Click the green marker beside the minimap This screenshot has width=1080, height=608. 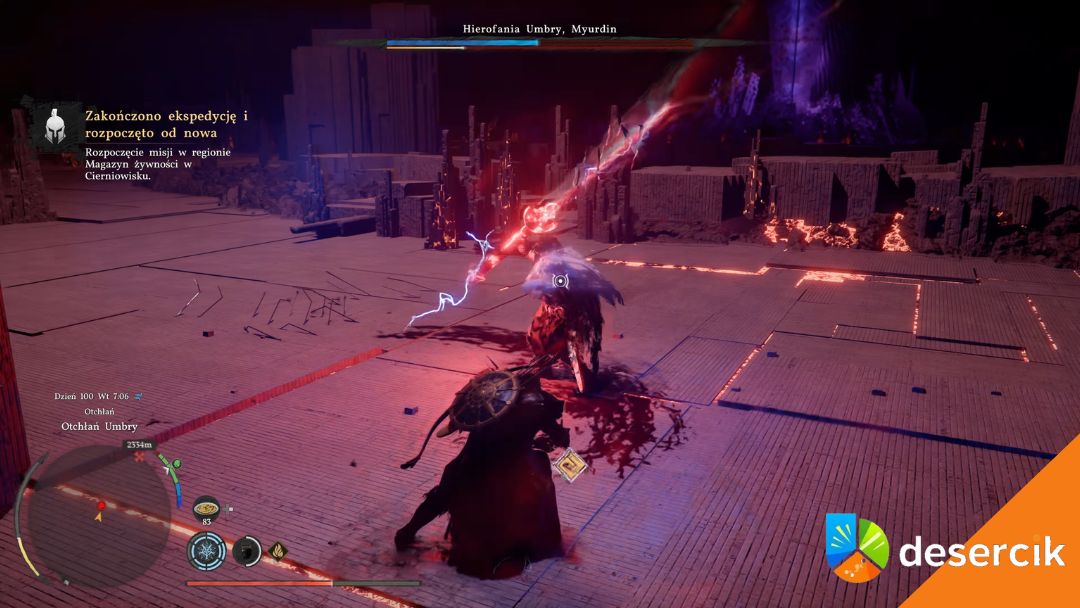click(x=175, y=463)
